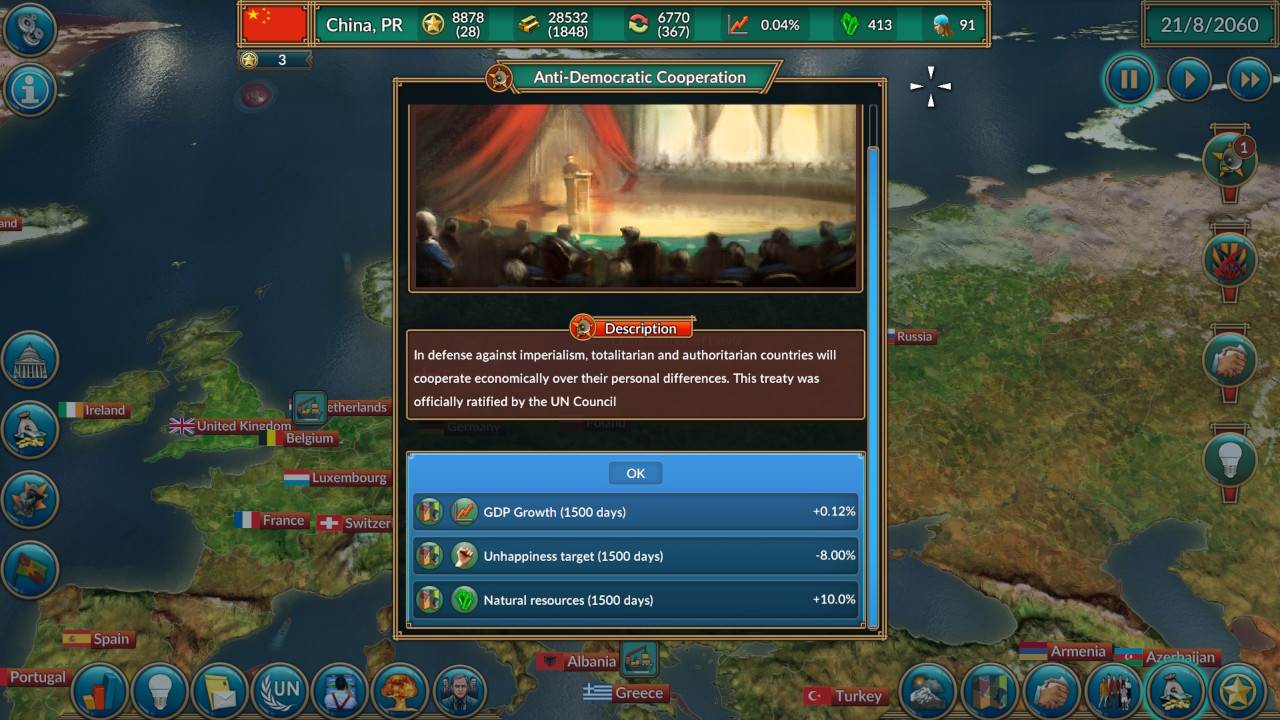Open the settings gear in top-left corner
This screenshot has width=1280, height=720.
pos(30,28)
